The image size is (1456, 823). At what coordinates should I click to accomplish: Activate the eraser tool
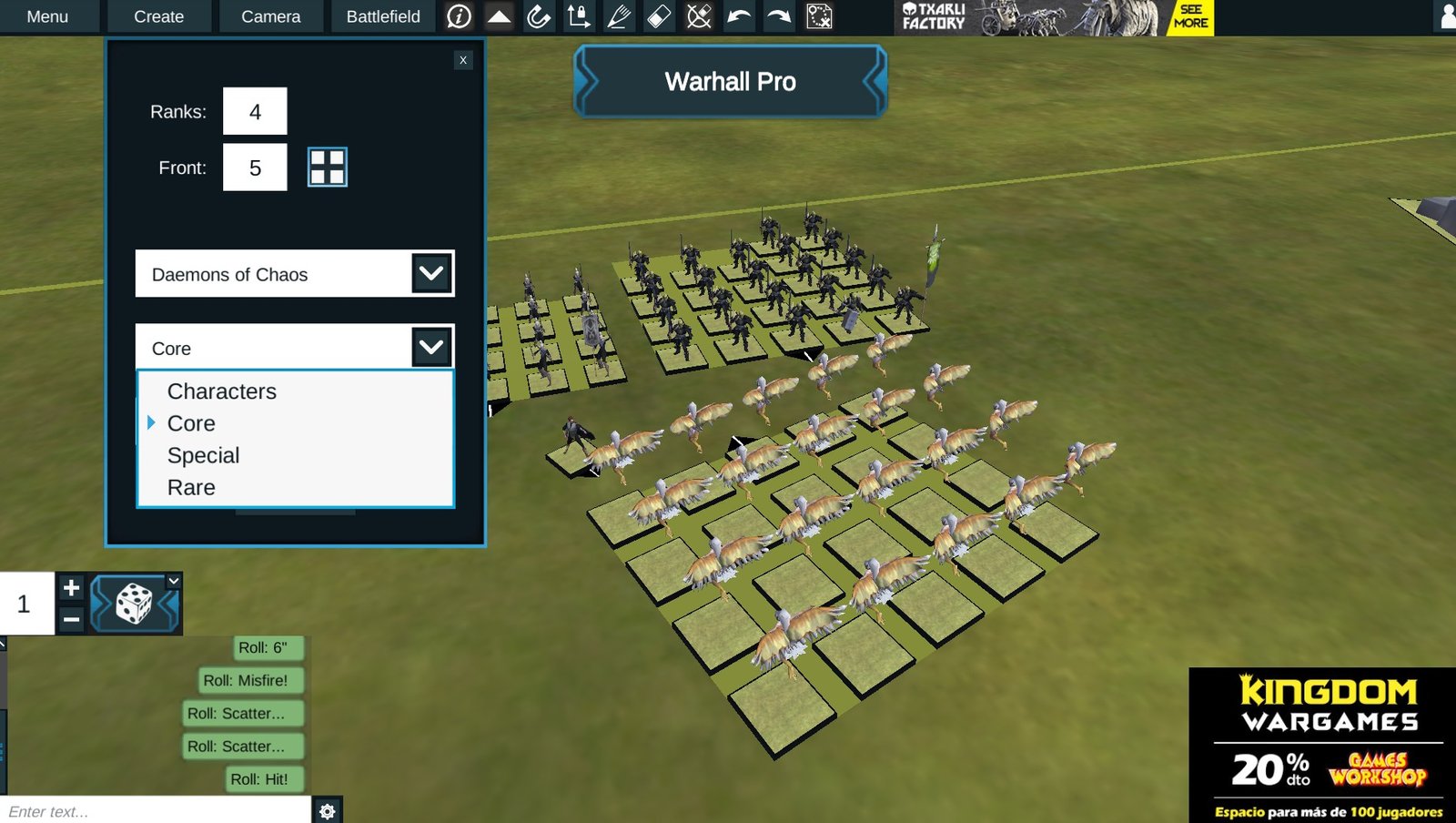(x=657, y=16)
